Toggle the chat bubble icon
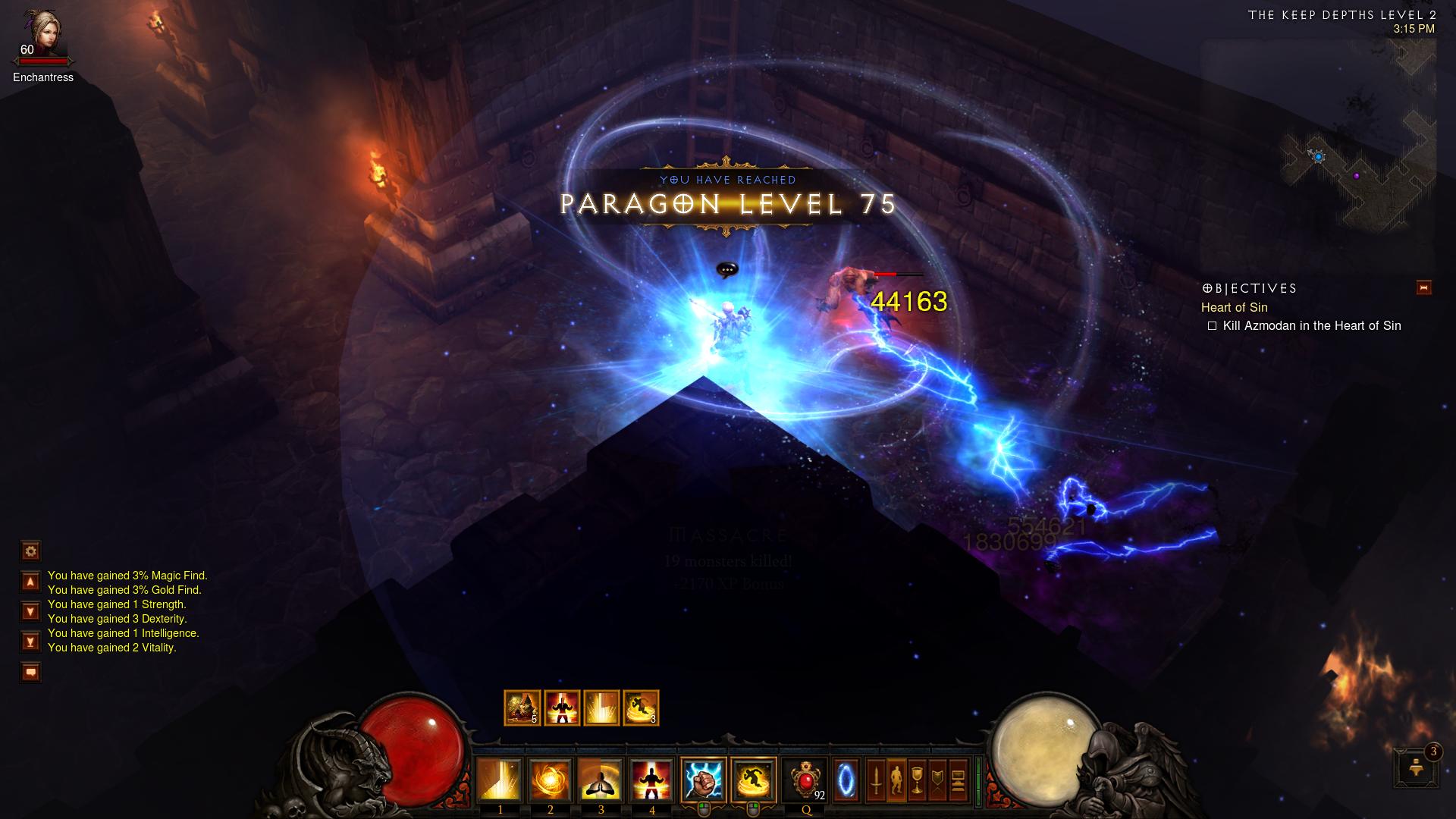The image size is (1456, 819). pos(31,670)
